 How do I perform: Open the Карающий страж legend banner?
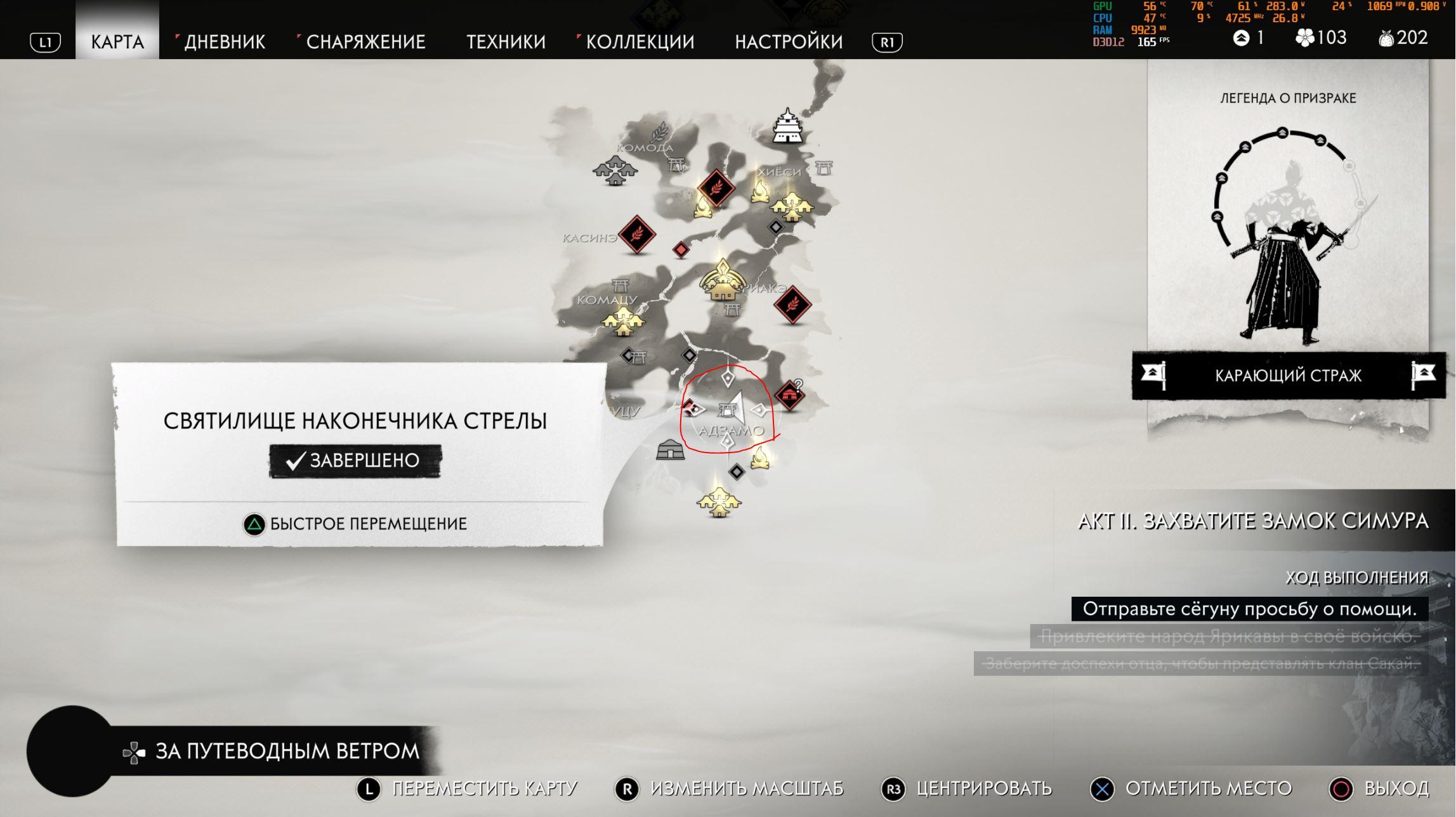coord(1288,376)
